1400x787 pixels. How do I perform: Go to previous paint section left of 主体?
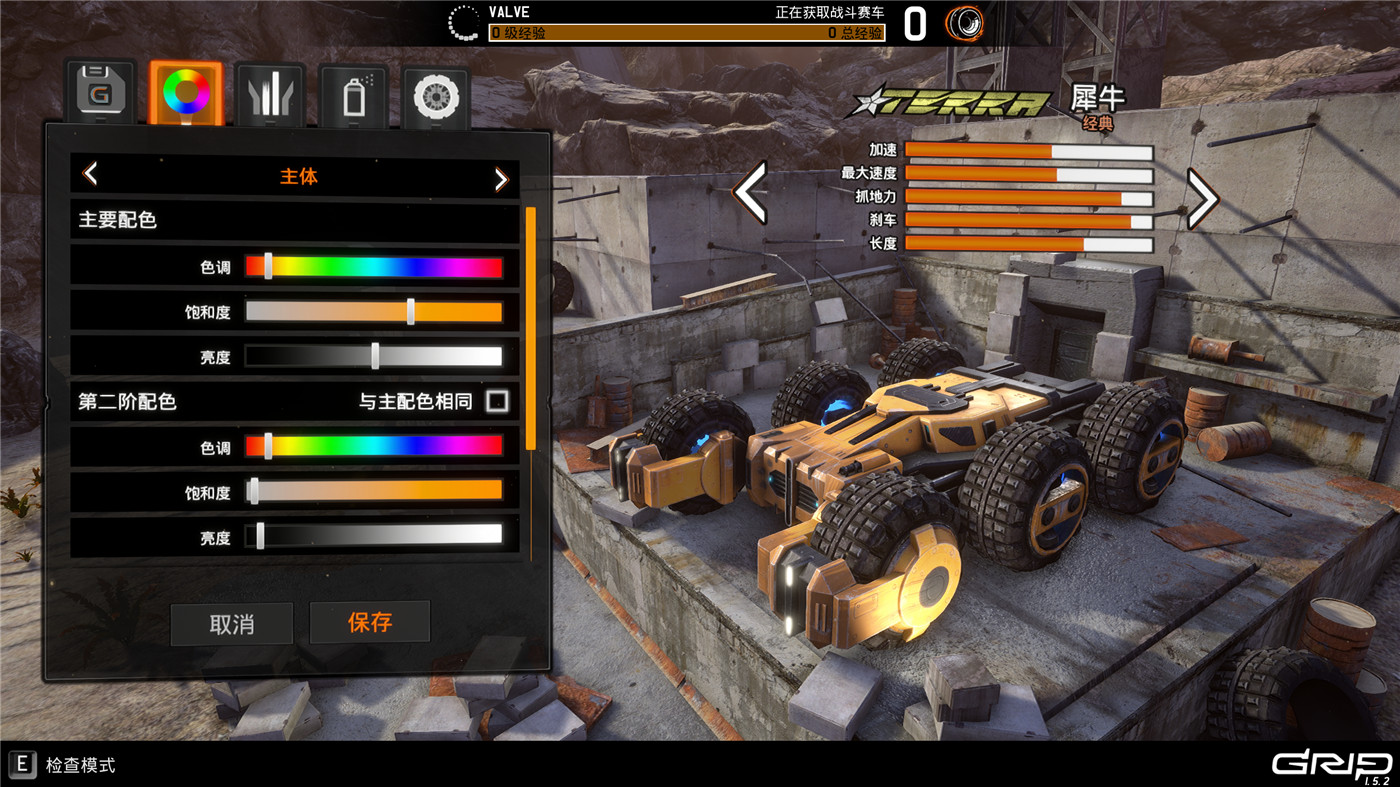(90, 175)
